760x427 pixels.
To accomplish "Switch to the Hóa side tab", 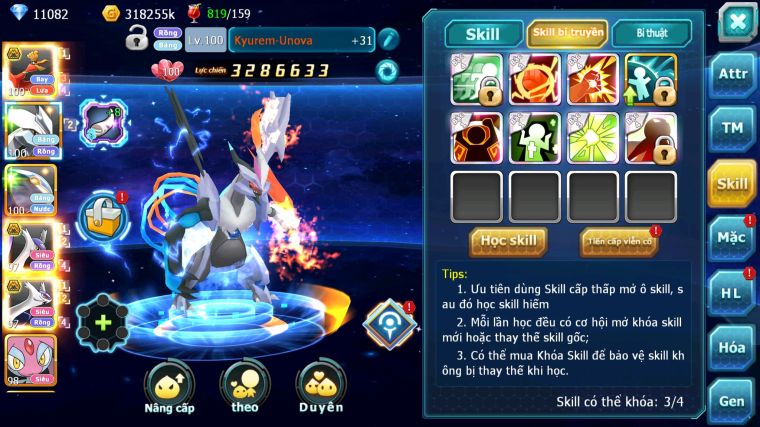I will click(x=733, y=347).
